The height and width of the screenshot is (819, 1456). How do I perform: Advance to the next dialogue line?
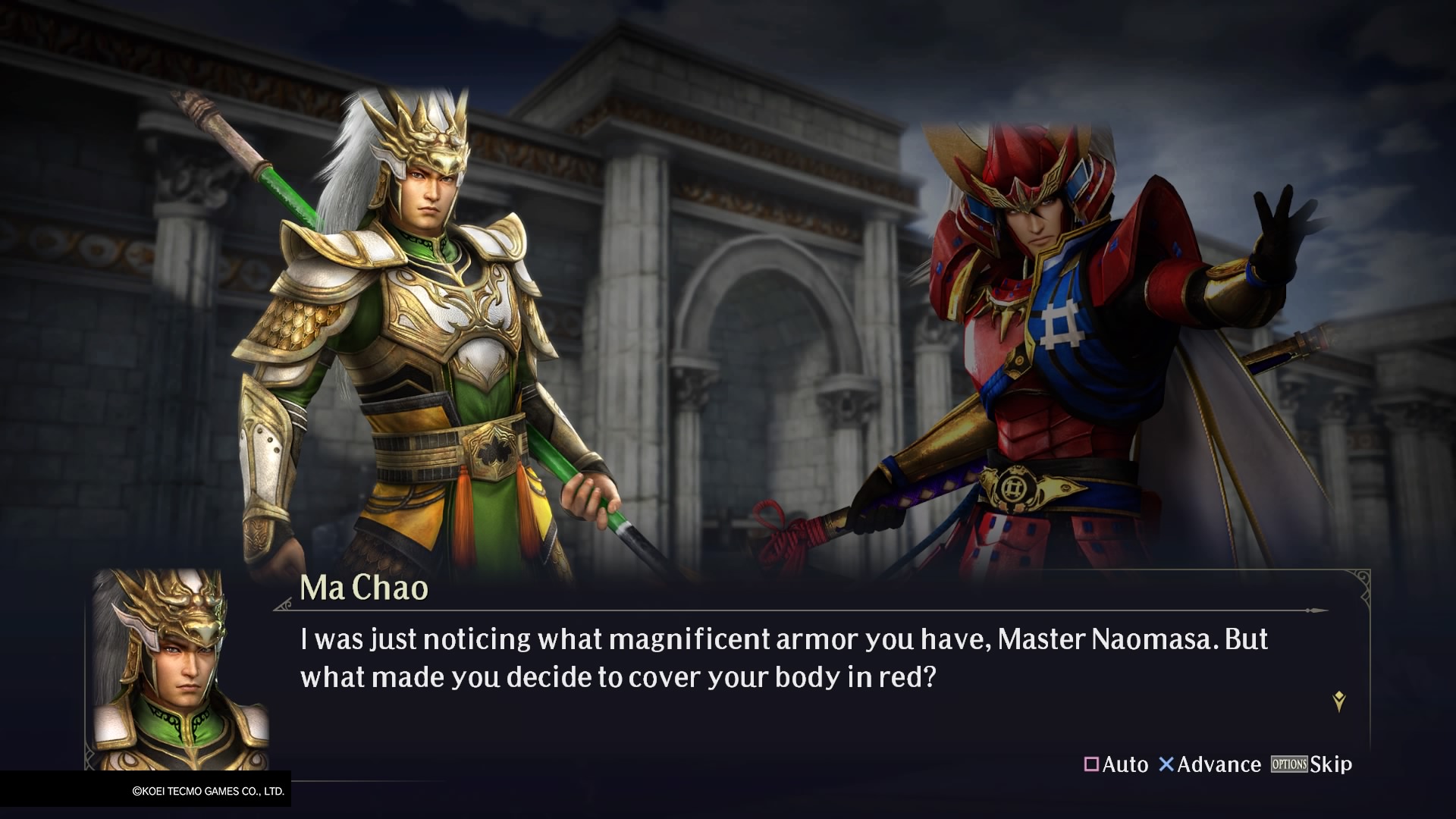[x=1210, y=764]
